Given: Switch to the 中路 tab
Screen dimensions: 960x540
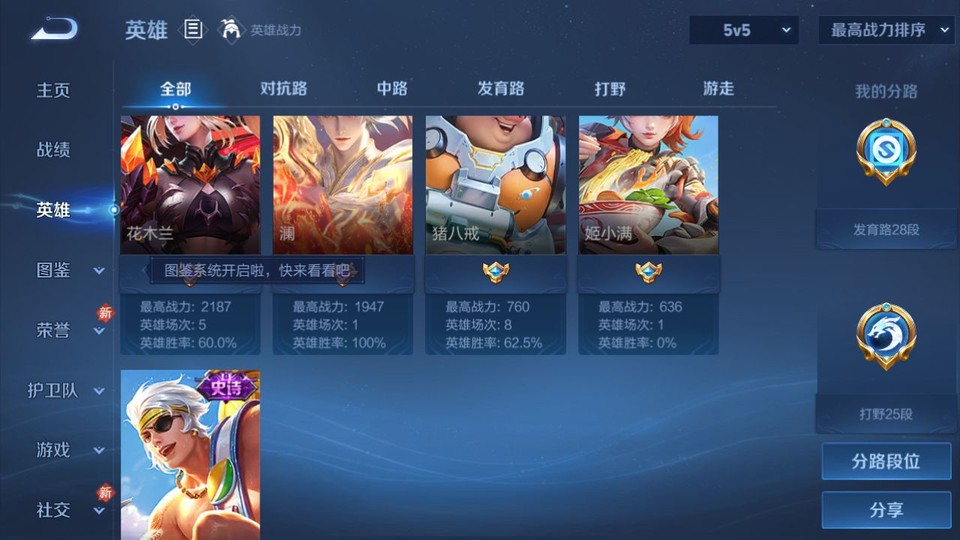Looking at the screenshot, I should (392, 88).
